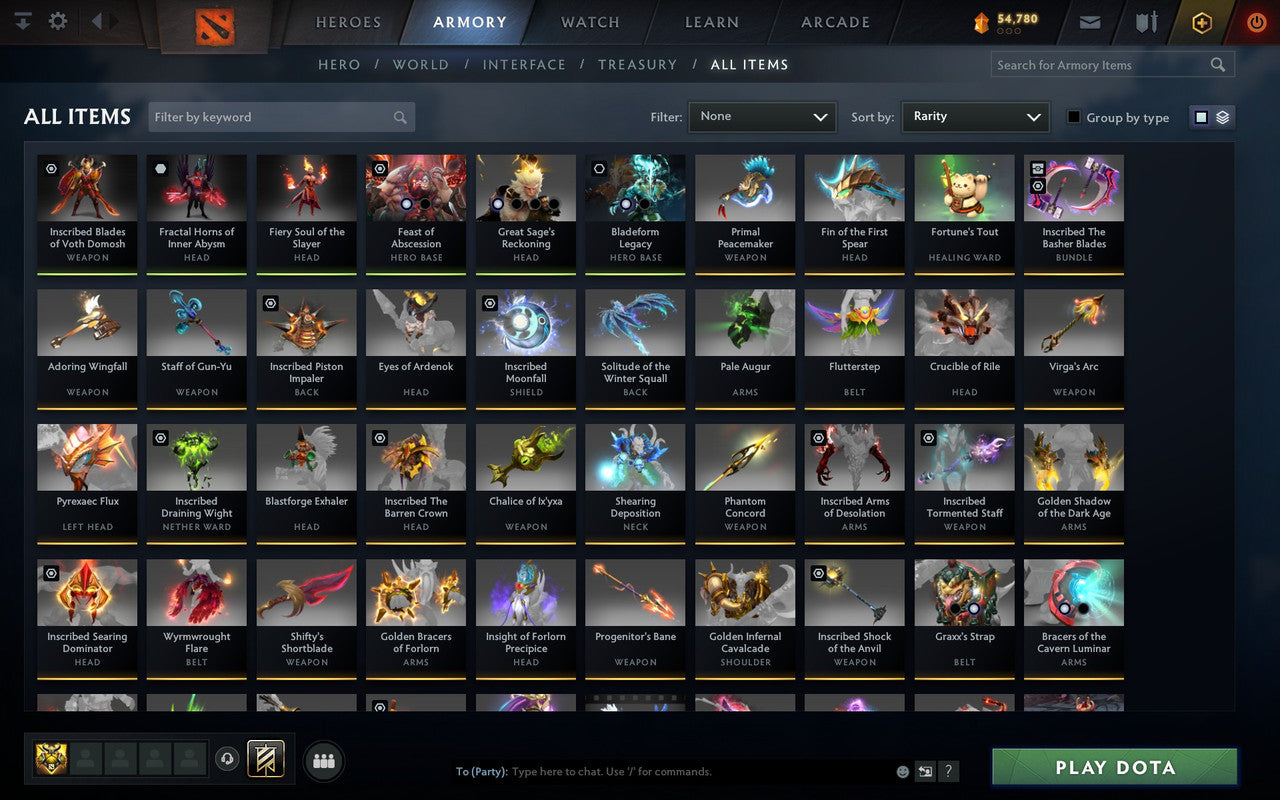Open the TREASURY breadcrumb section
Screen dimensions: 1280x800
coord(637,64)
